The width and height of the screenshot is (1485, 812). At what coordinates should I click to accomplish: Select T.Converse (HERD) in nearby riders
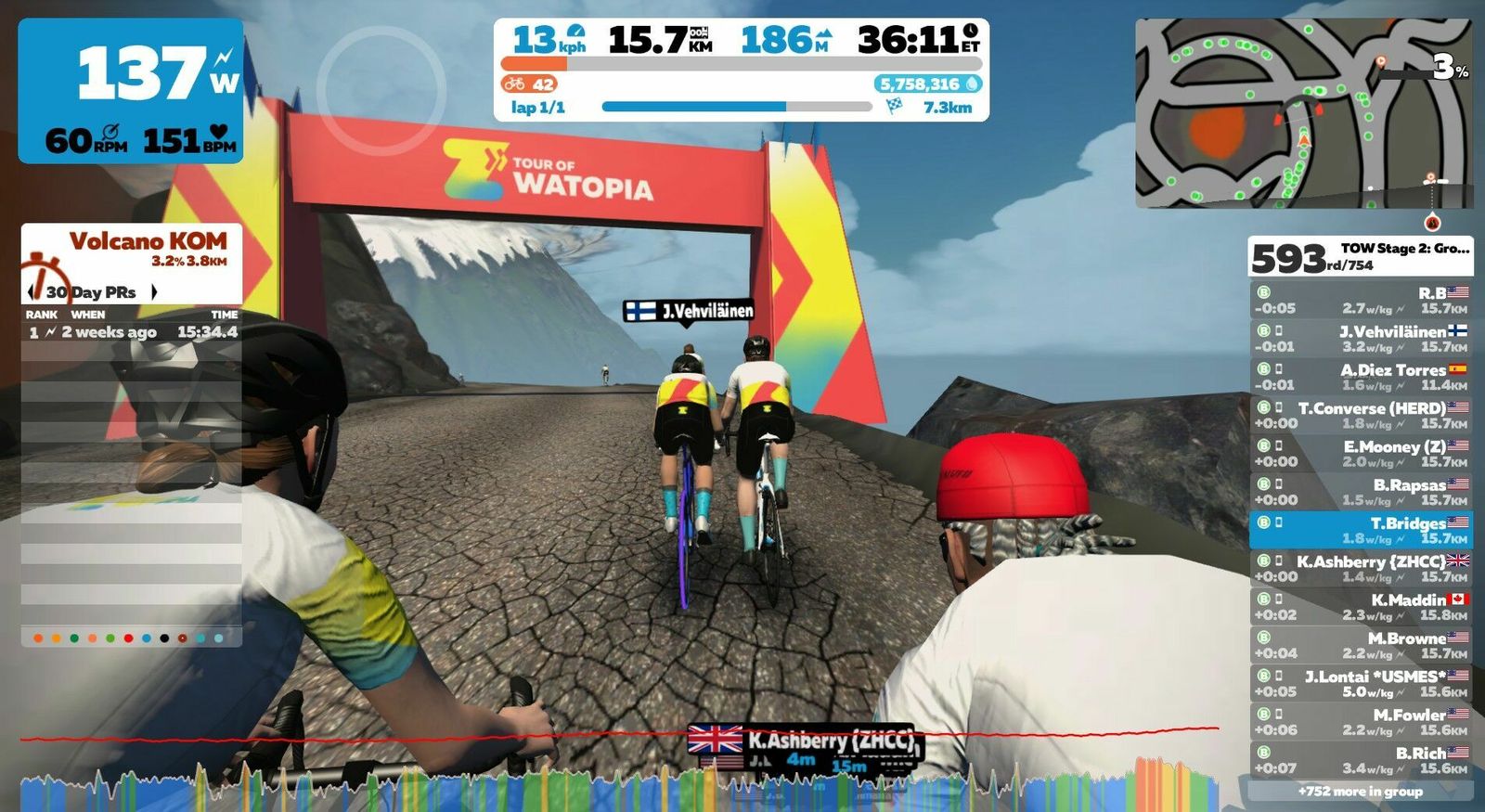click(x=1361, y=415)
